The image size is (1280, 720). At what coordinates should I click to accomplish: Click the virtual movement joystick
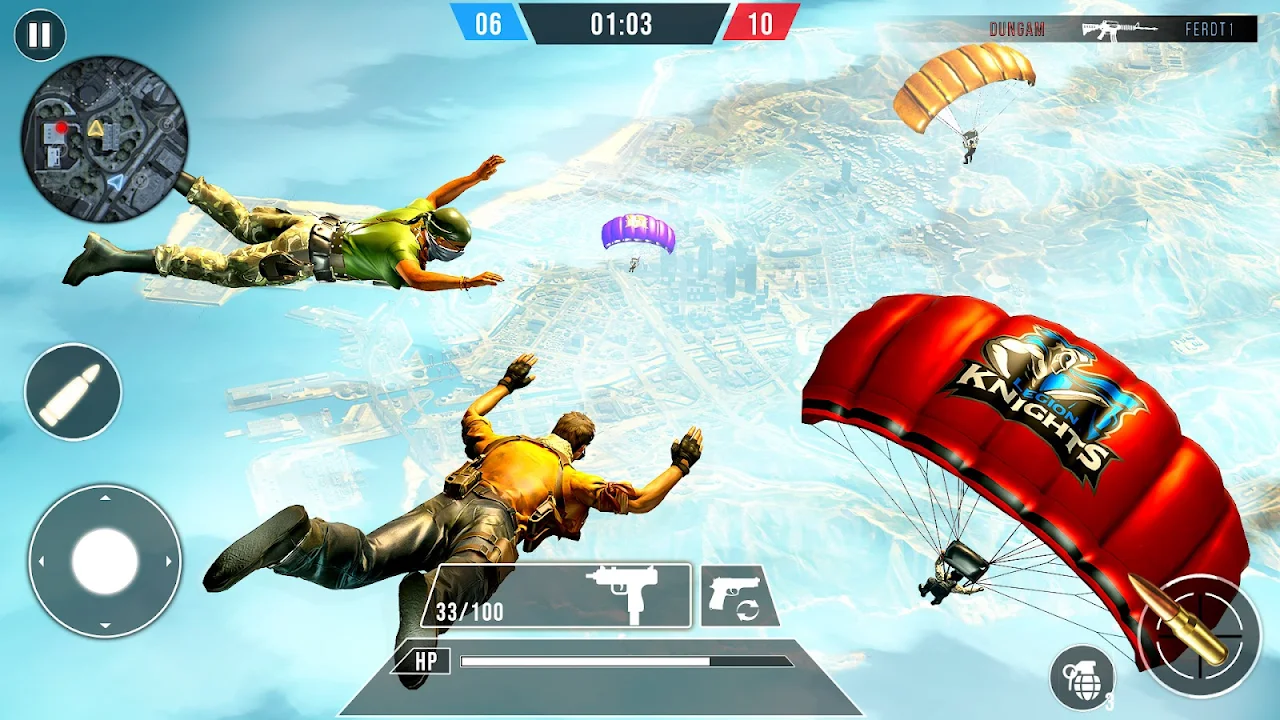[x=105, y=561]
